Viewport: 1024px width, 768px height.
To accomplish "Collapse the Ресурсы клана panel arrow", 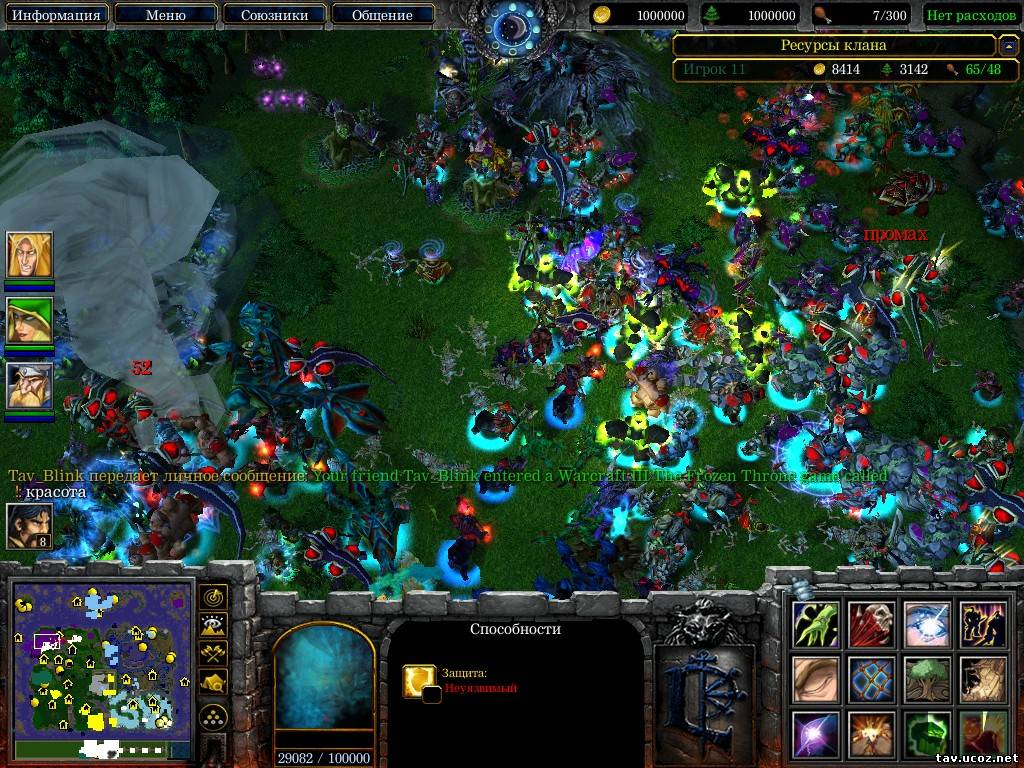I will [1010, 45].
